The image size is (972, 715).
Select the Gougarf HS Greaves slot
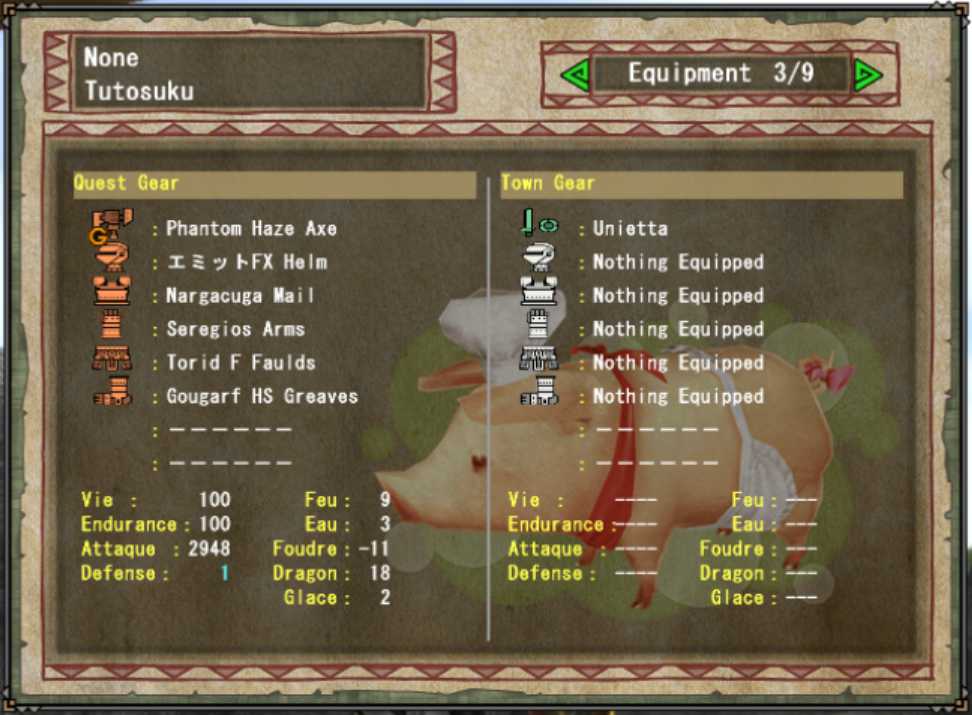coord(261,397)
